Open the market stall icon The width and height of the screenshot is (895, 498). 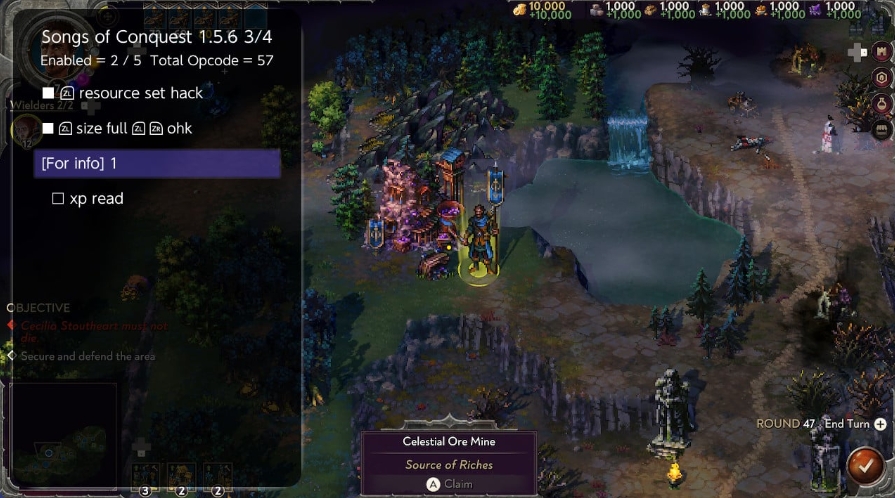(x=882, y=129)
